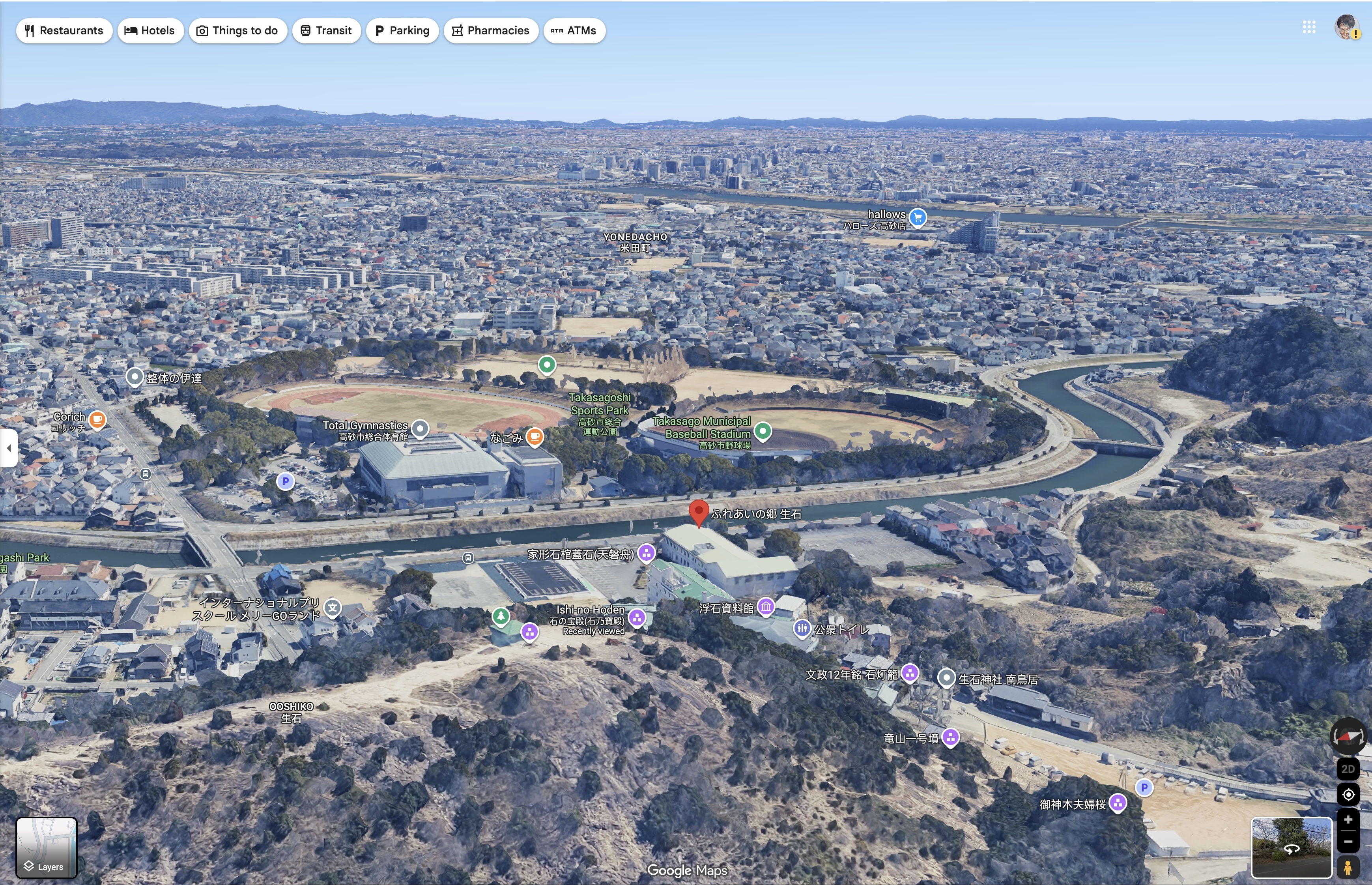Expand the collapsed side panel
The width and height of the screenshot is (1372, 885).
pyautogui.click(x=9, y=448)
